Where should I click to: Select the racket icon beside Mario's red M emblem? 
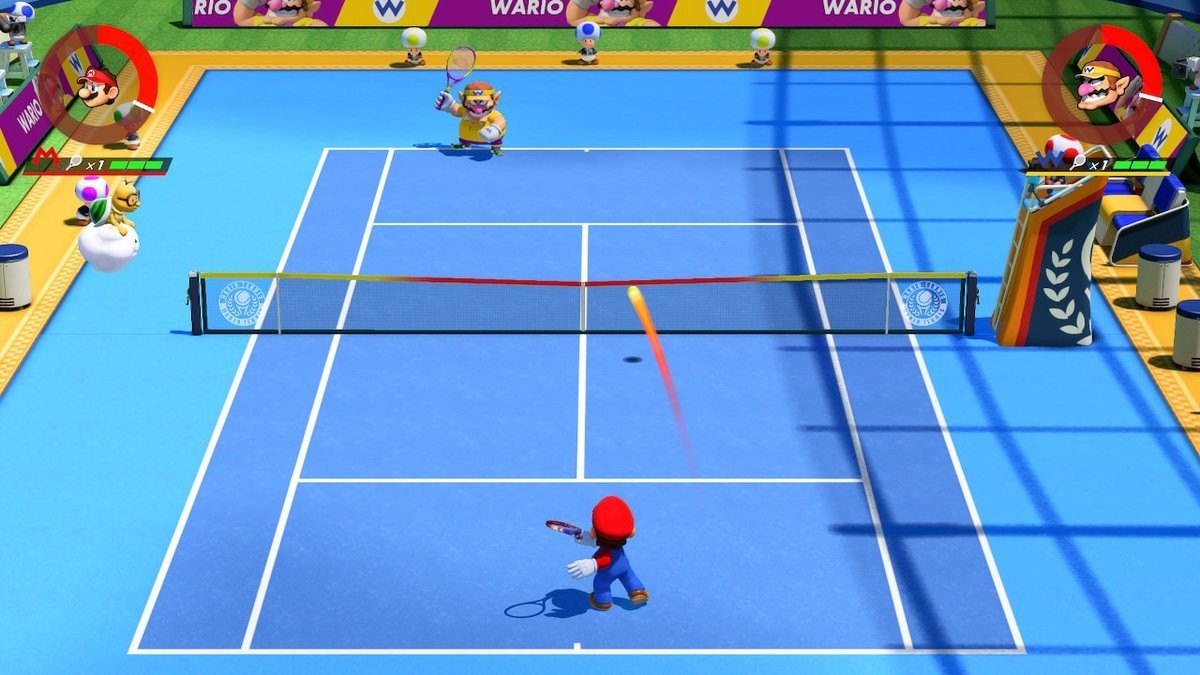coord(74,163)
